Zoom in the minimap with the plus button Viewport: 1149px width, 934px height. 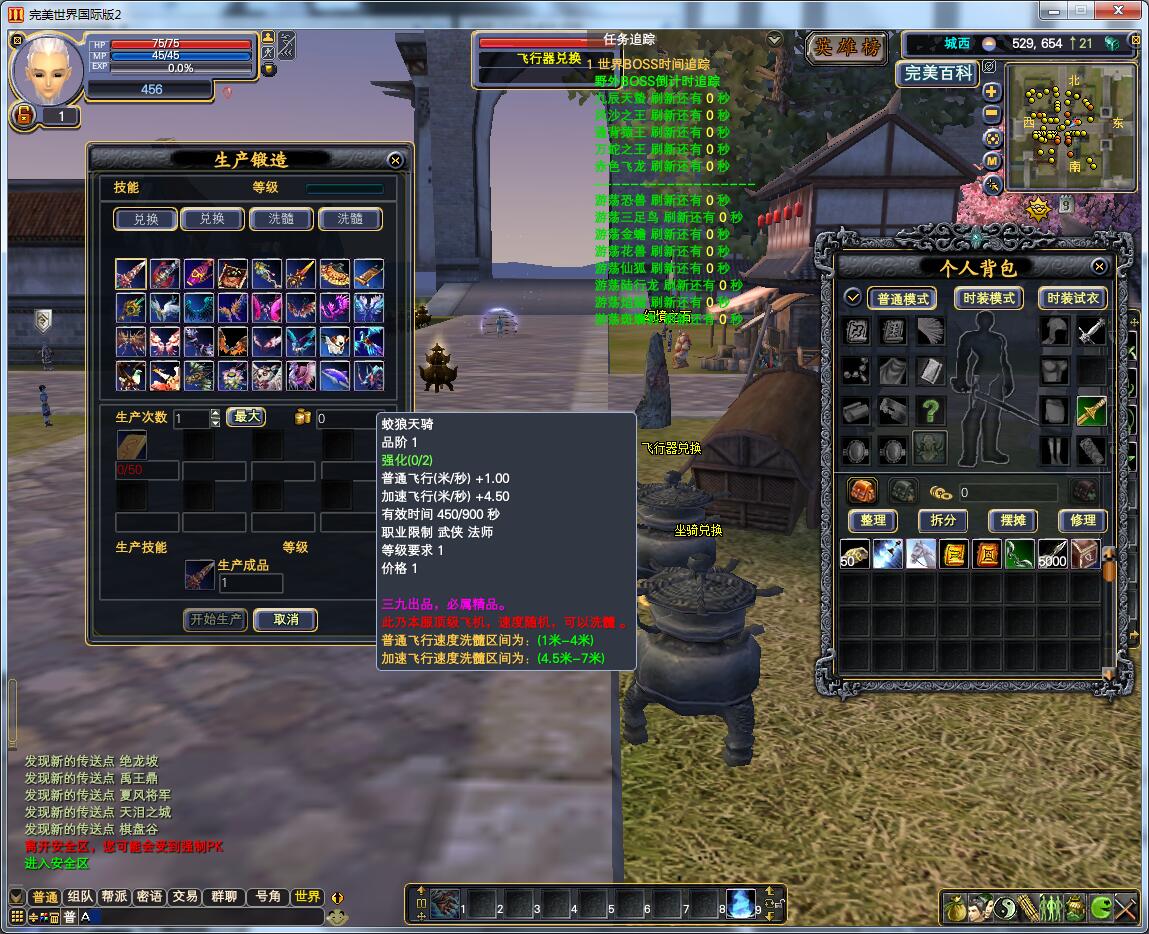click(992, 91)
